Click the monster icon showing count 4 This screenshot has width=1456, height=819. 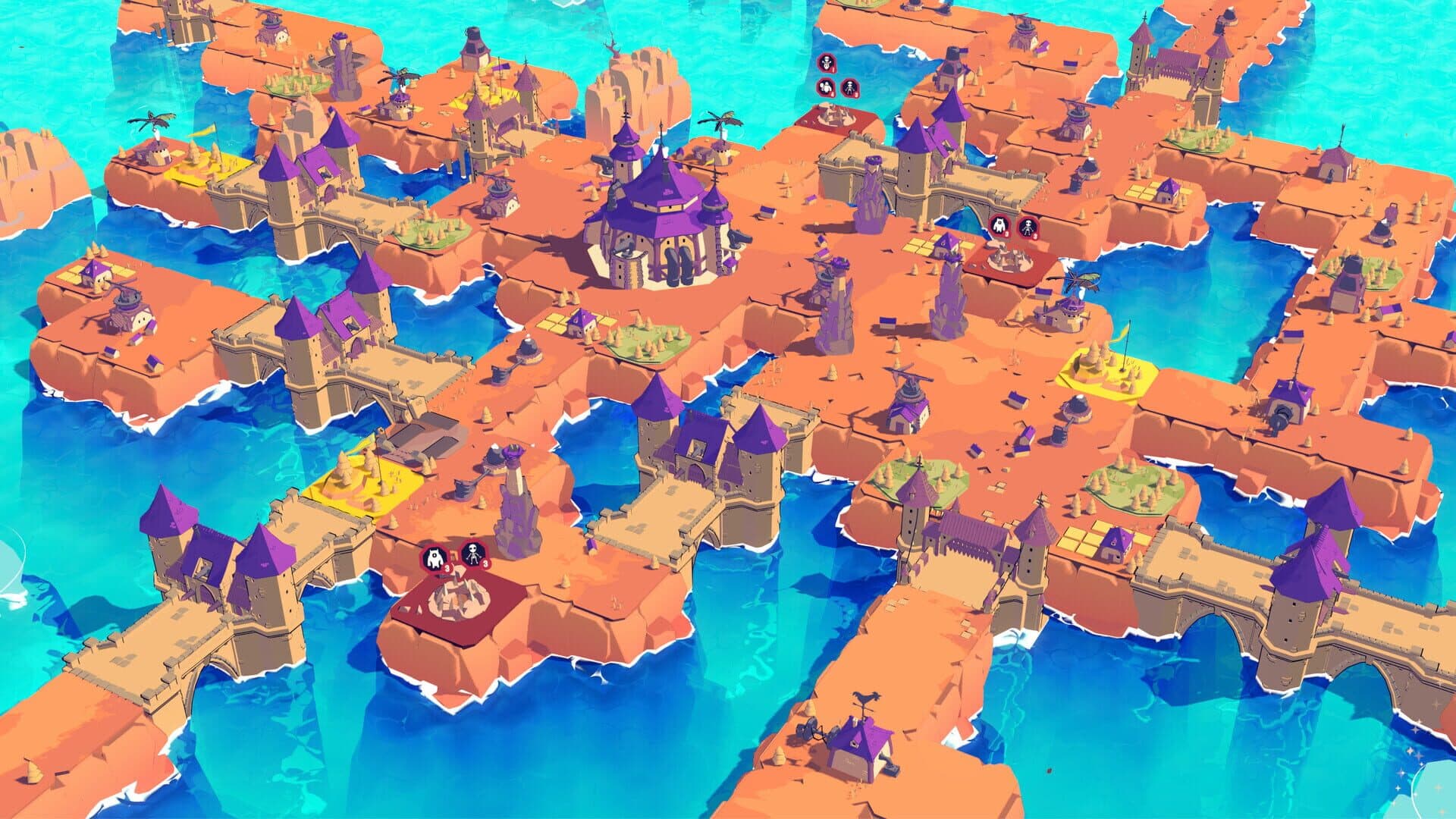825,86
